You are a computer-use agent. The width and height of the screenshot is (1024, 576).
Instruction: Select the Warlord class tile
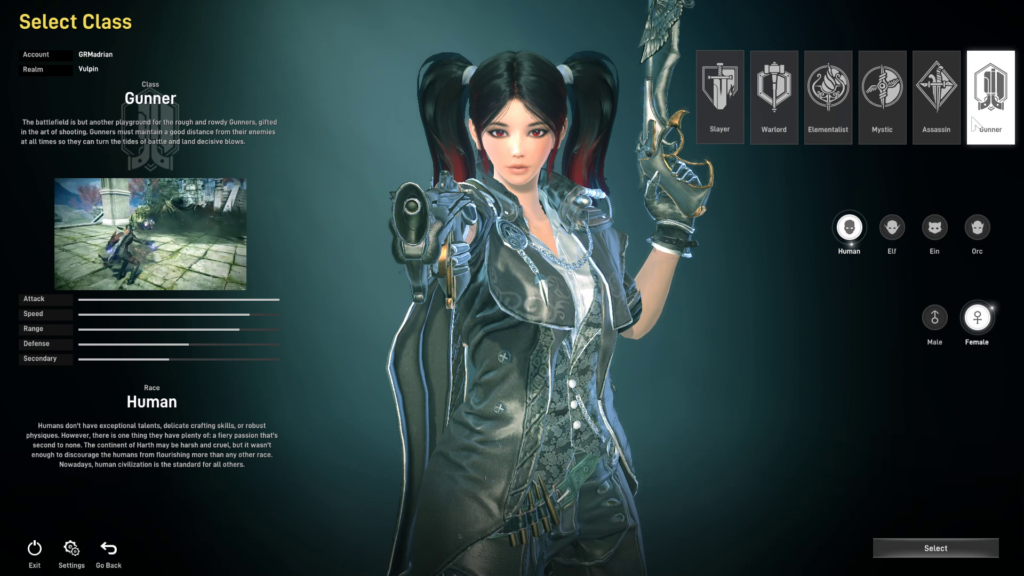(774, 97)
